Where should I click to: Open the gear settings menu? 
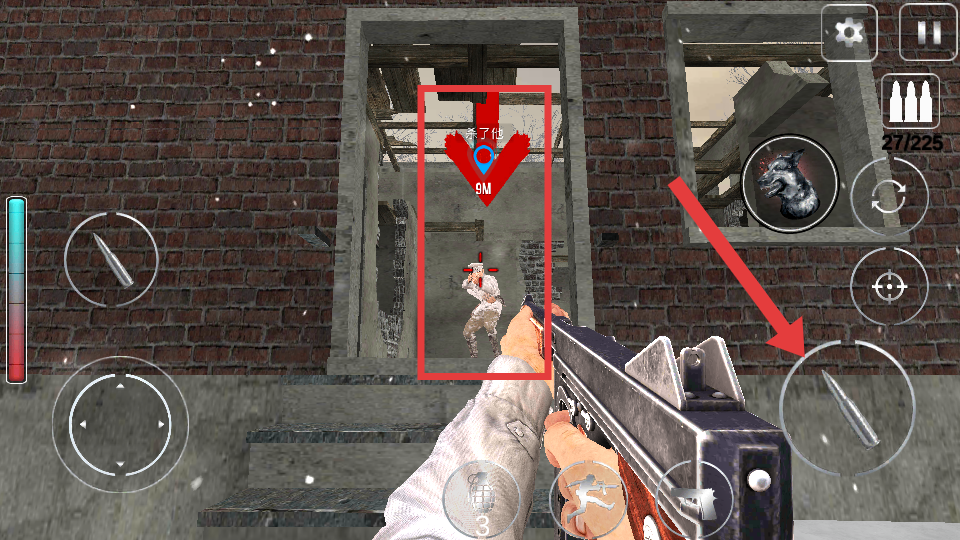coord(849,33)
